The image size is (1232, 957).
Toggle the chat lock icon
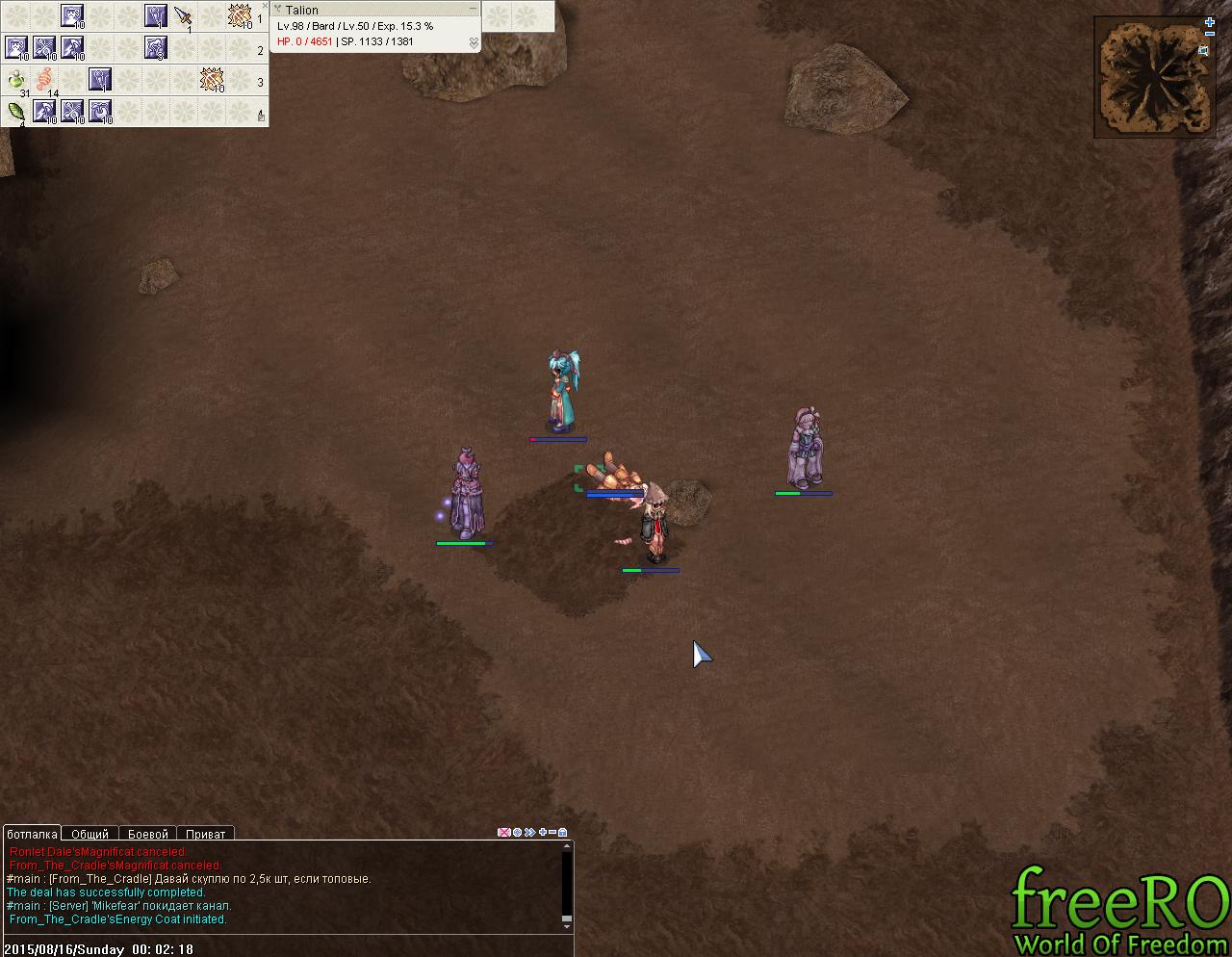[563, 832]
